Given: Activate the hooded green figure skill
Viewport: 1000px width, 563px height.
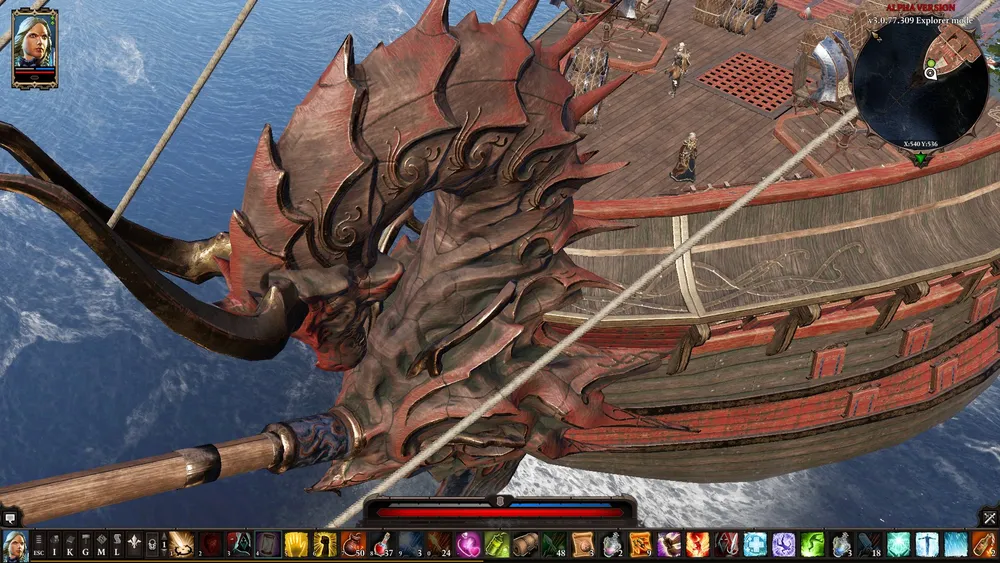Looking at the screenshot, I should click(x=239, y=545).
